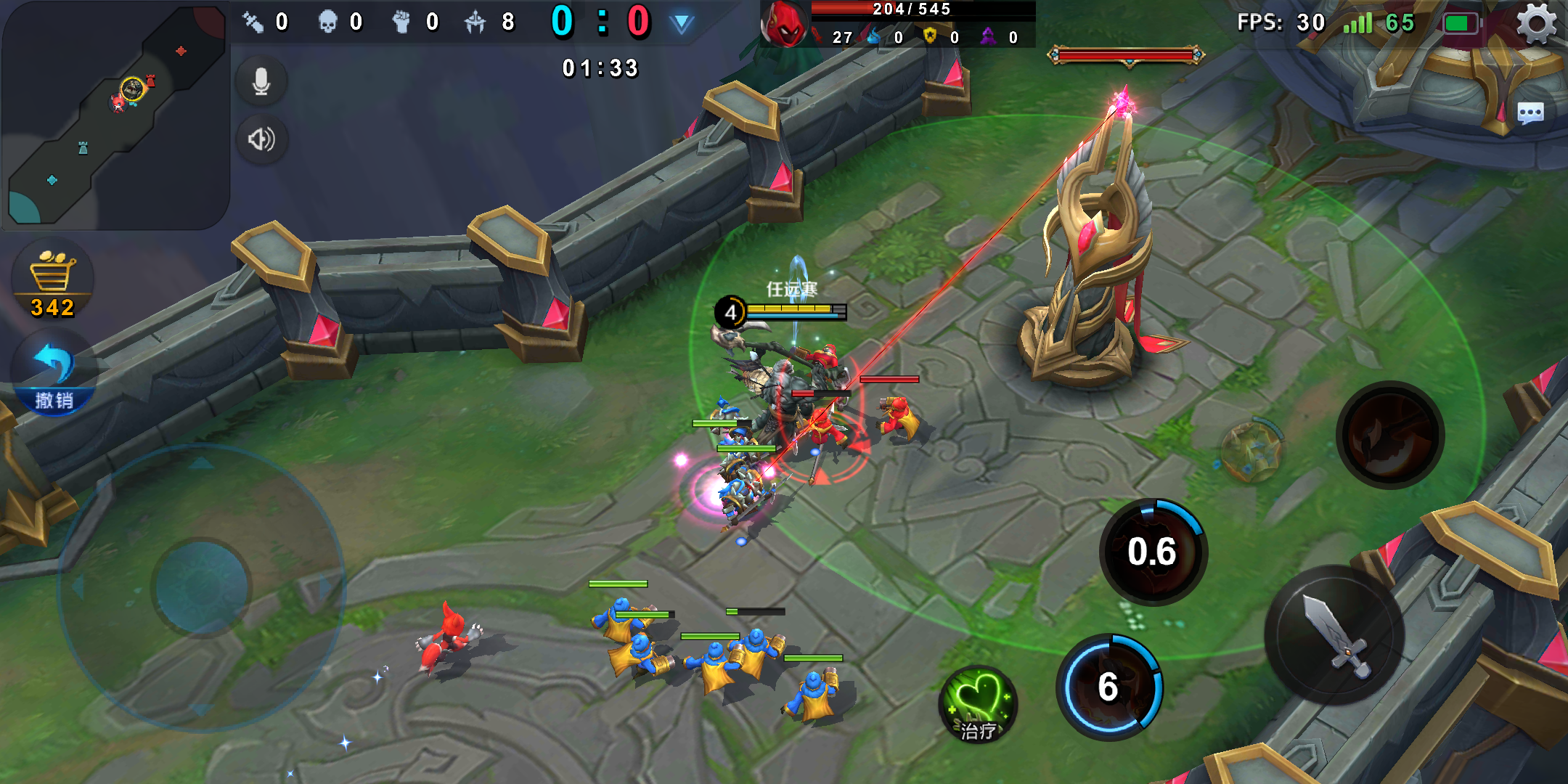Use the sword basic attack button
Image resolution: width=1568 pixels, height=784 pixels.
(x=1334, y=634)
